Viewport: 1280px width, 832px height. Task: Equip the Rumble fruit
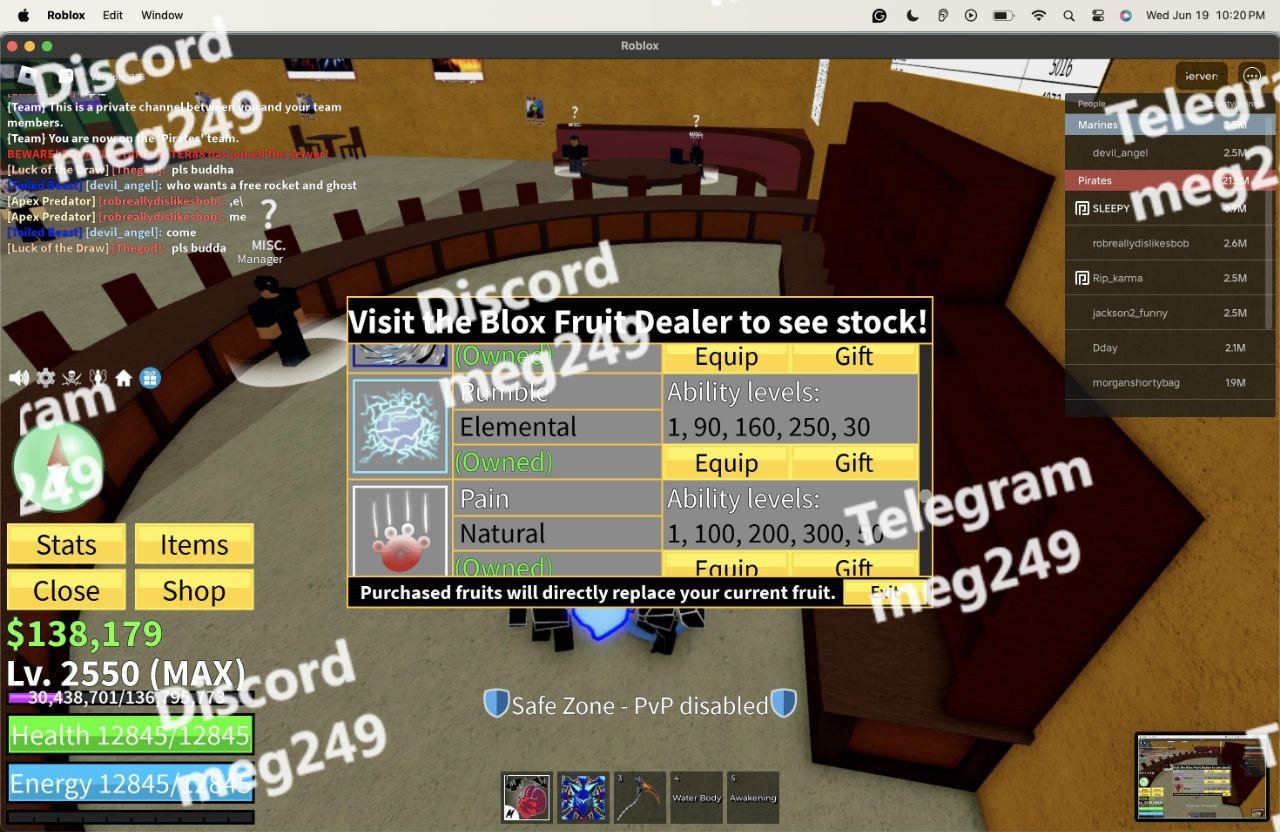[726, 463]
